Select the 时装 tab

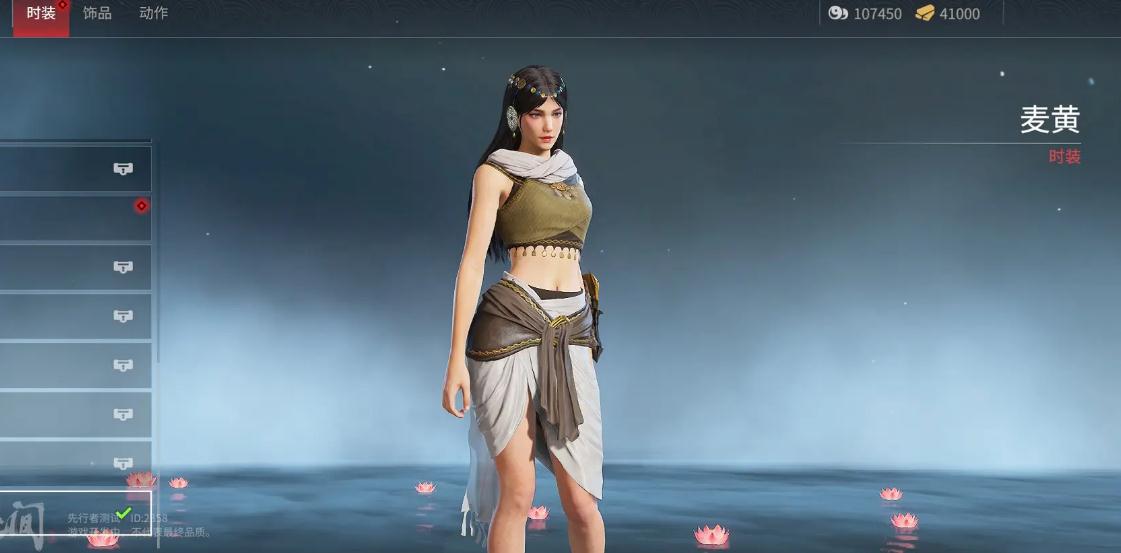[41, 14]
